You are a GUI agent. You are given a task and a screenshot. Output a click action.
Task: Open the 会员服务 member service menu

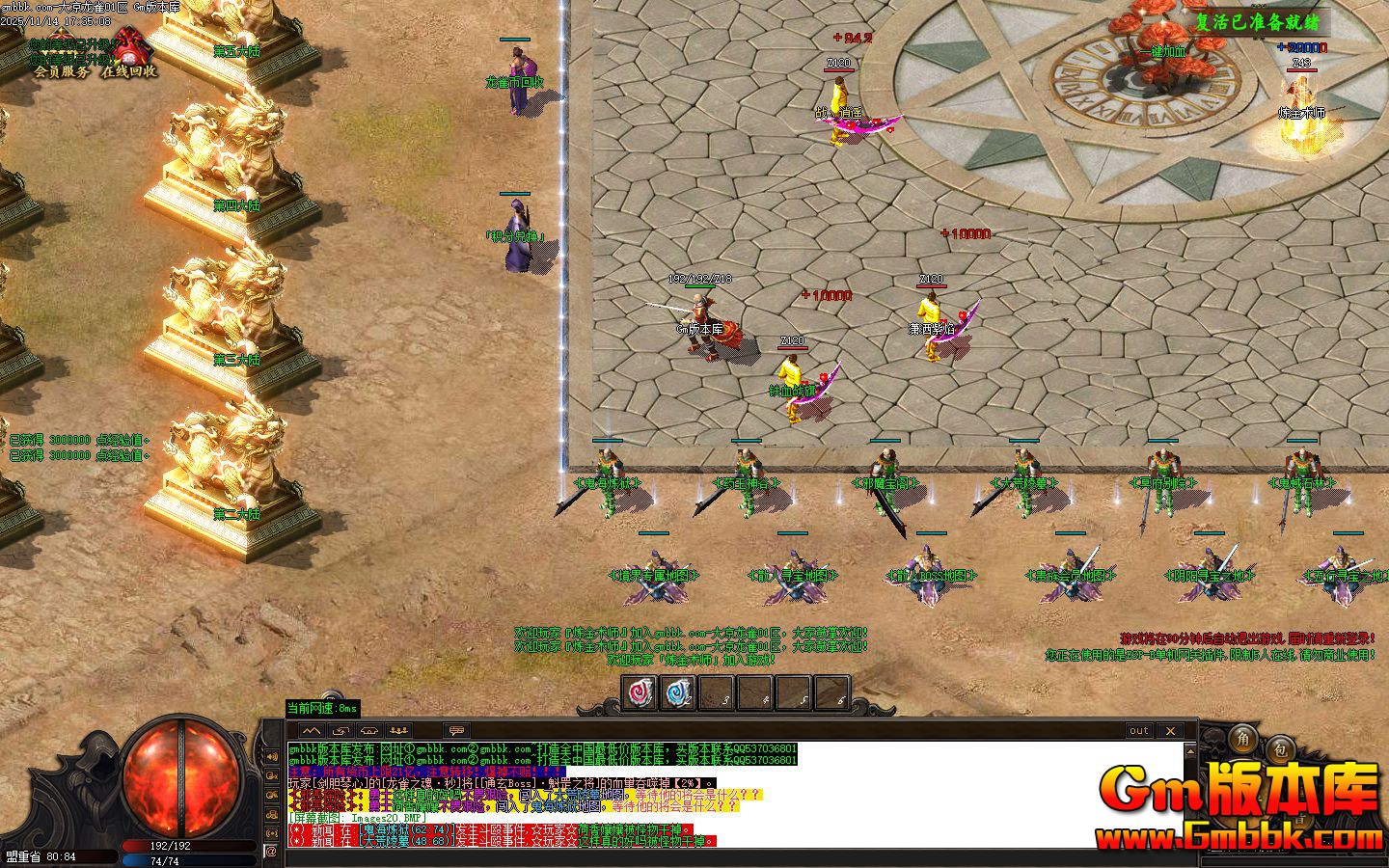click(60, 70)
